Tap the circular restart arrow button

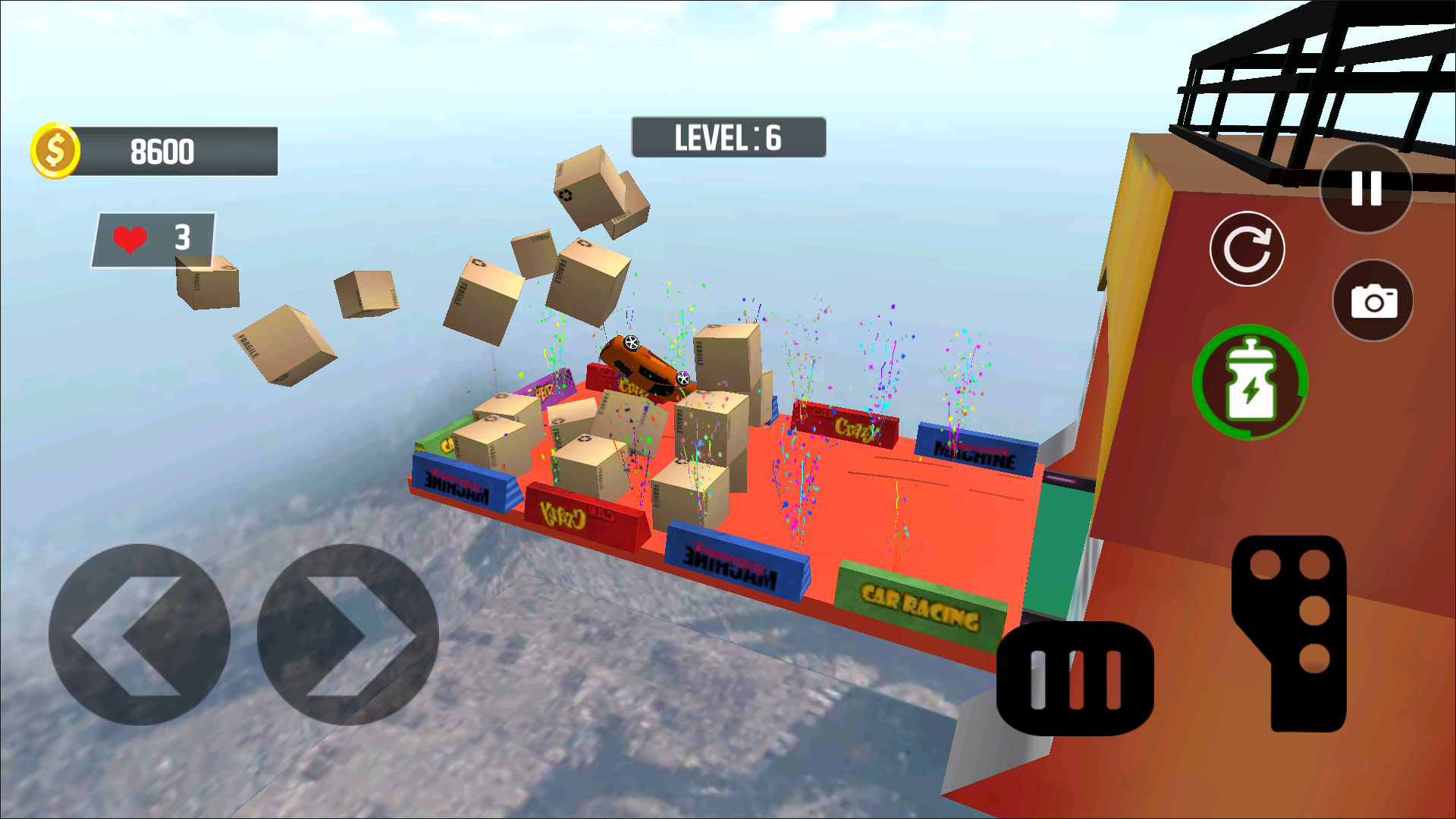click(1247, 249)
